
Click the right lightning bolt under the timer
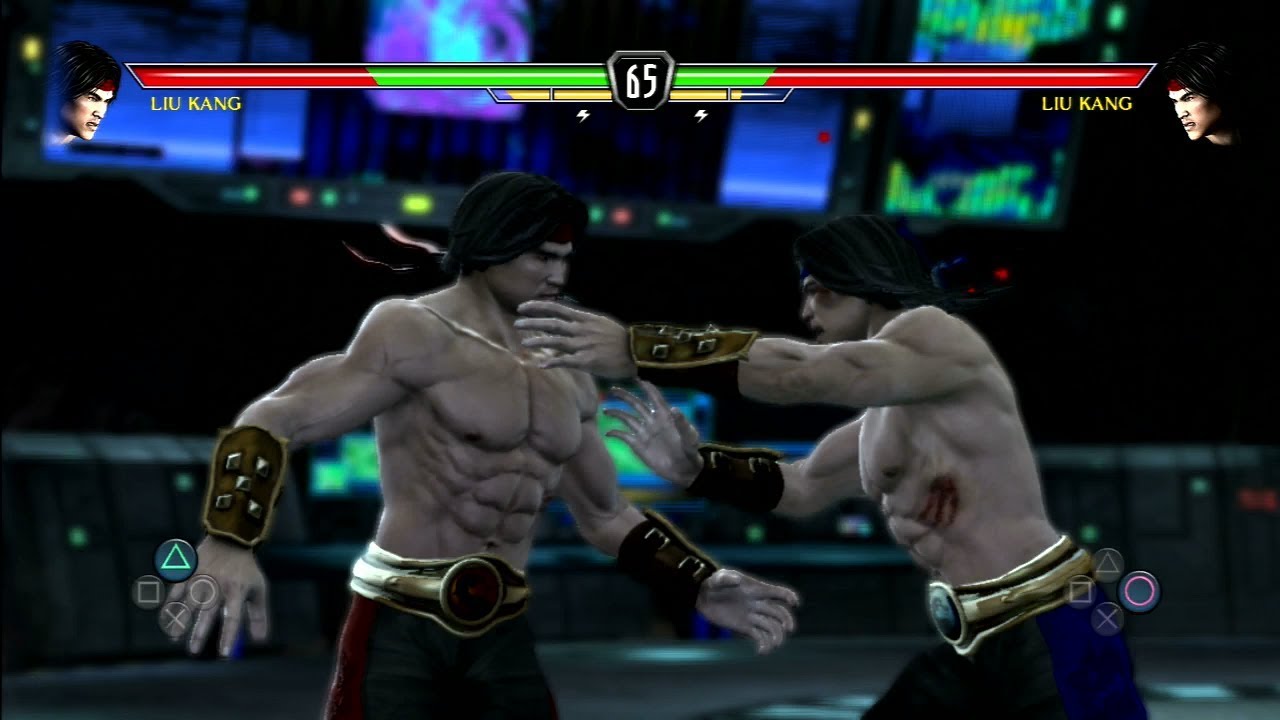(x=701, y=114)
